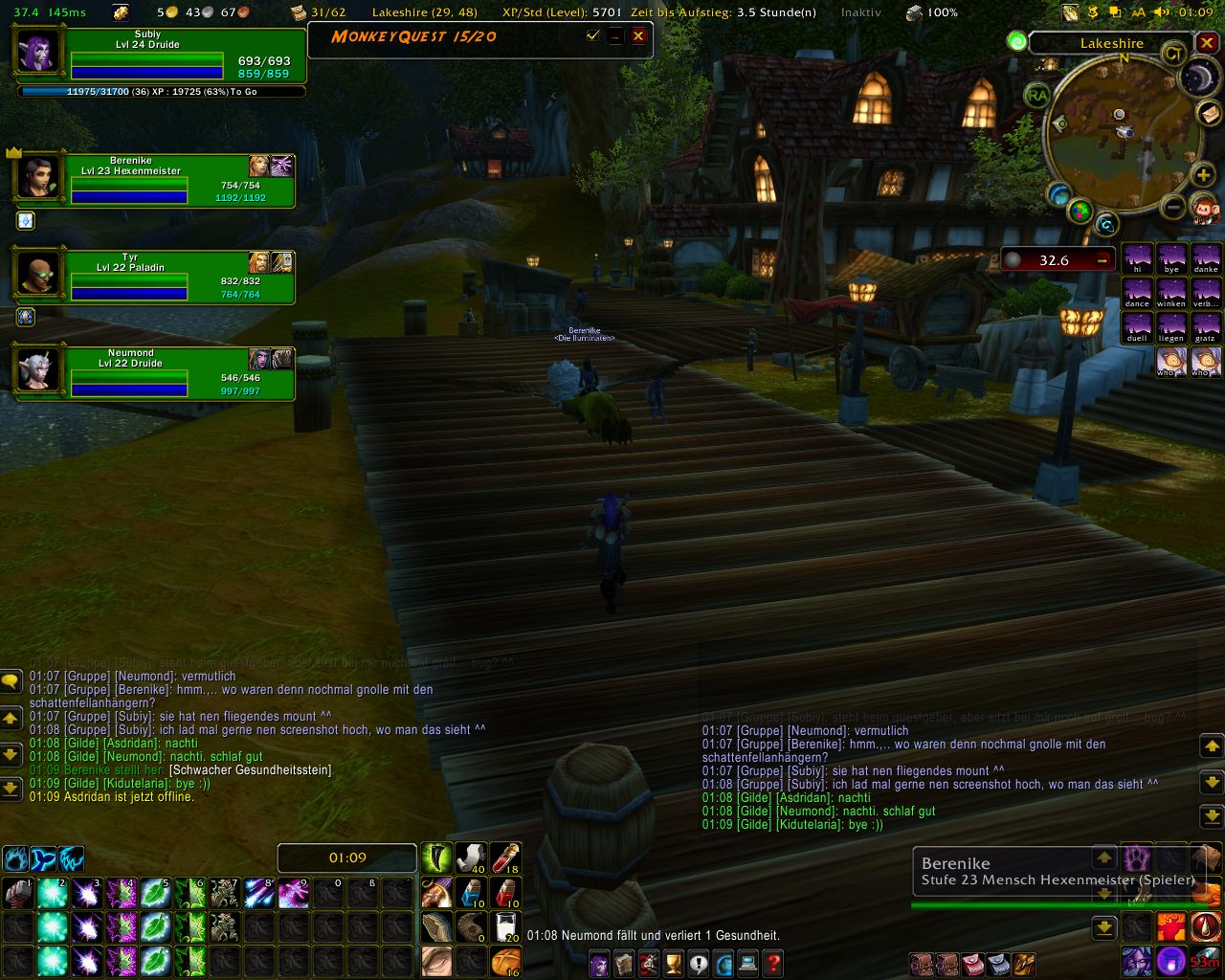
Task: Click the Lakeshire minimap
Action: pos(1117,139)
